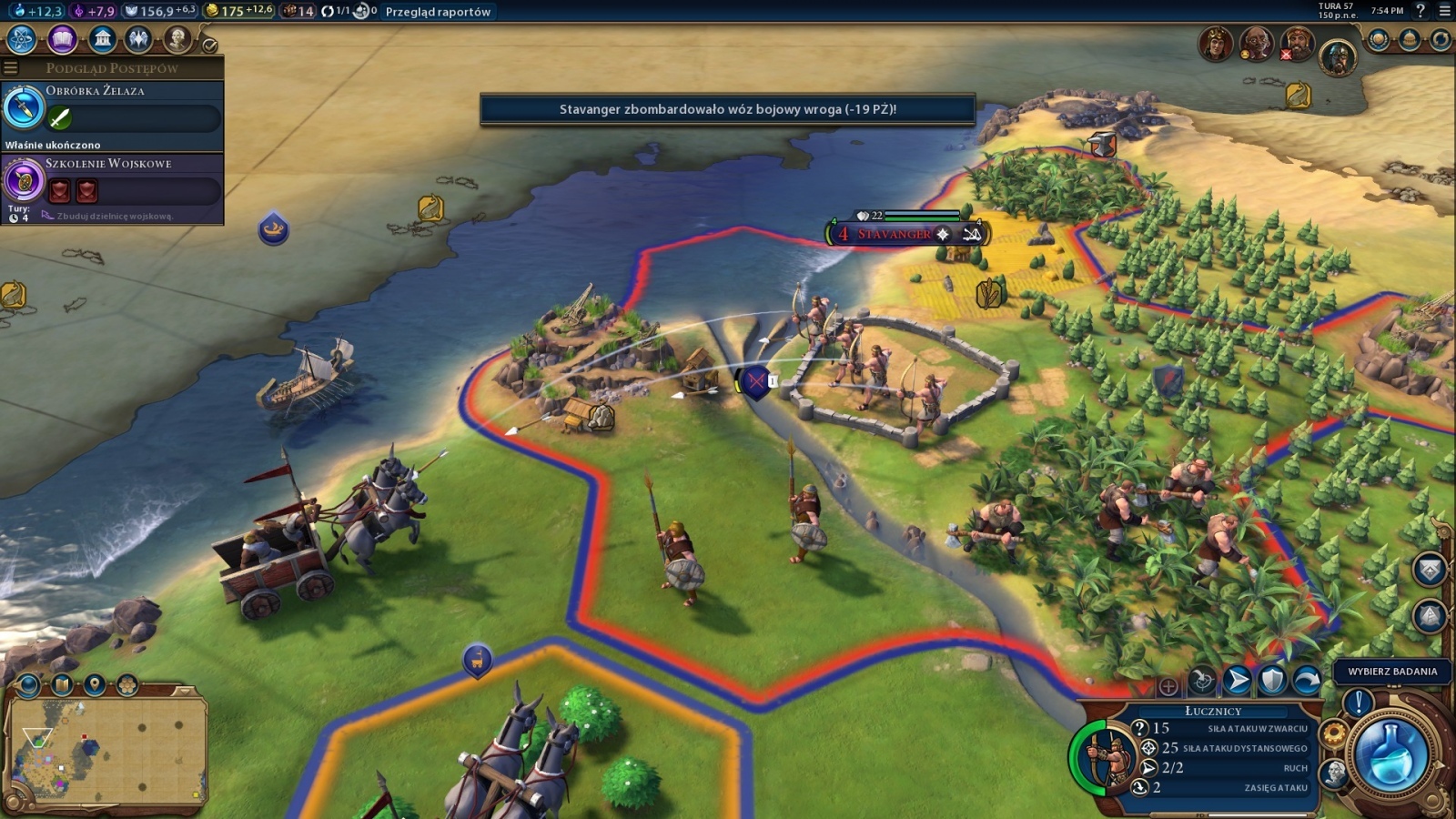Open the world rankings laurel icon
The image size is (1456, 819).
(1379, 39)
